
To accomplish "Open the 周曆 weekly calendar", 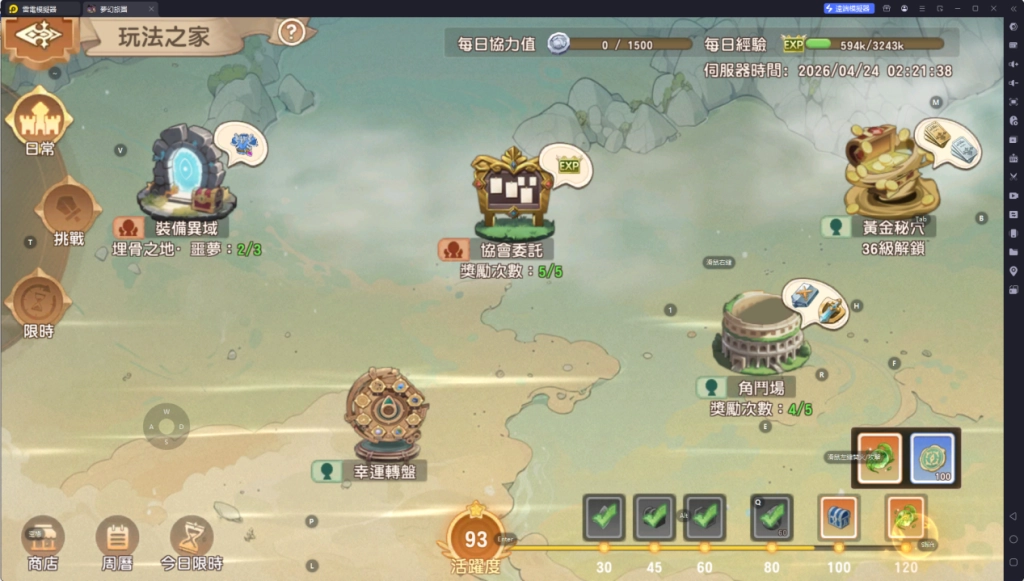I will click(117, 538).
